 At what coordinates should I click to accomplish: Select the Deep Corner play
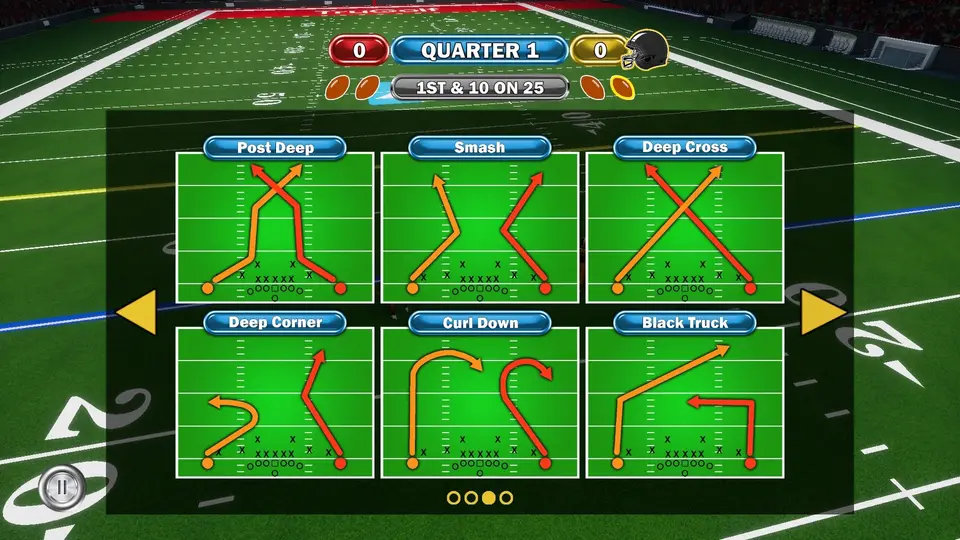coord(275,400)
